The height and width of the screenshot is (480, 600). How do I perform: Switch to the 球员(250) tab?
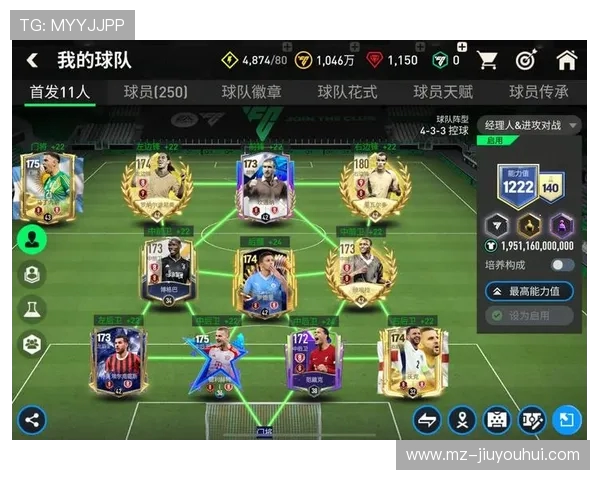pyautogui.click(x=155, y=92)
